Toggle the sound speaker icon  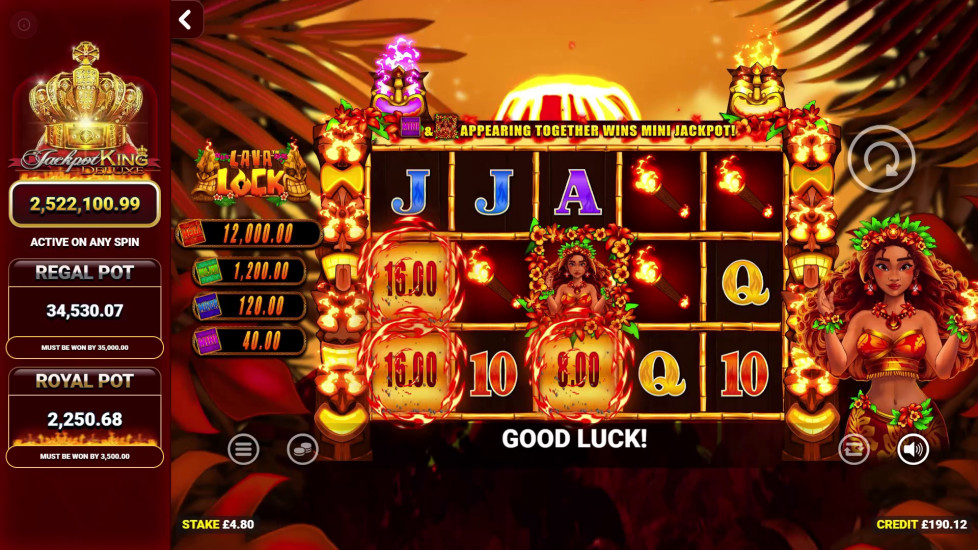pyautogui.click(x=912, y=449)
